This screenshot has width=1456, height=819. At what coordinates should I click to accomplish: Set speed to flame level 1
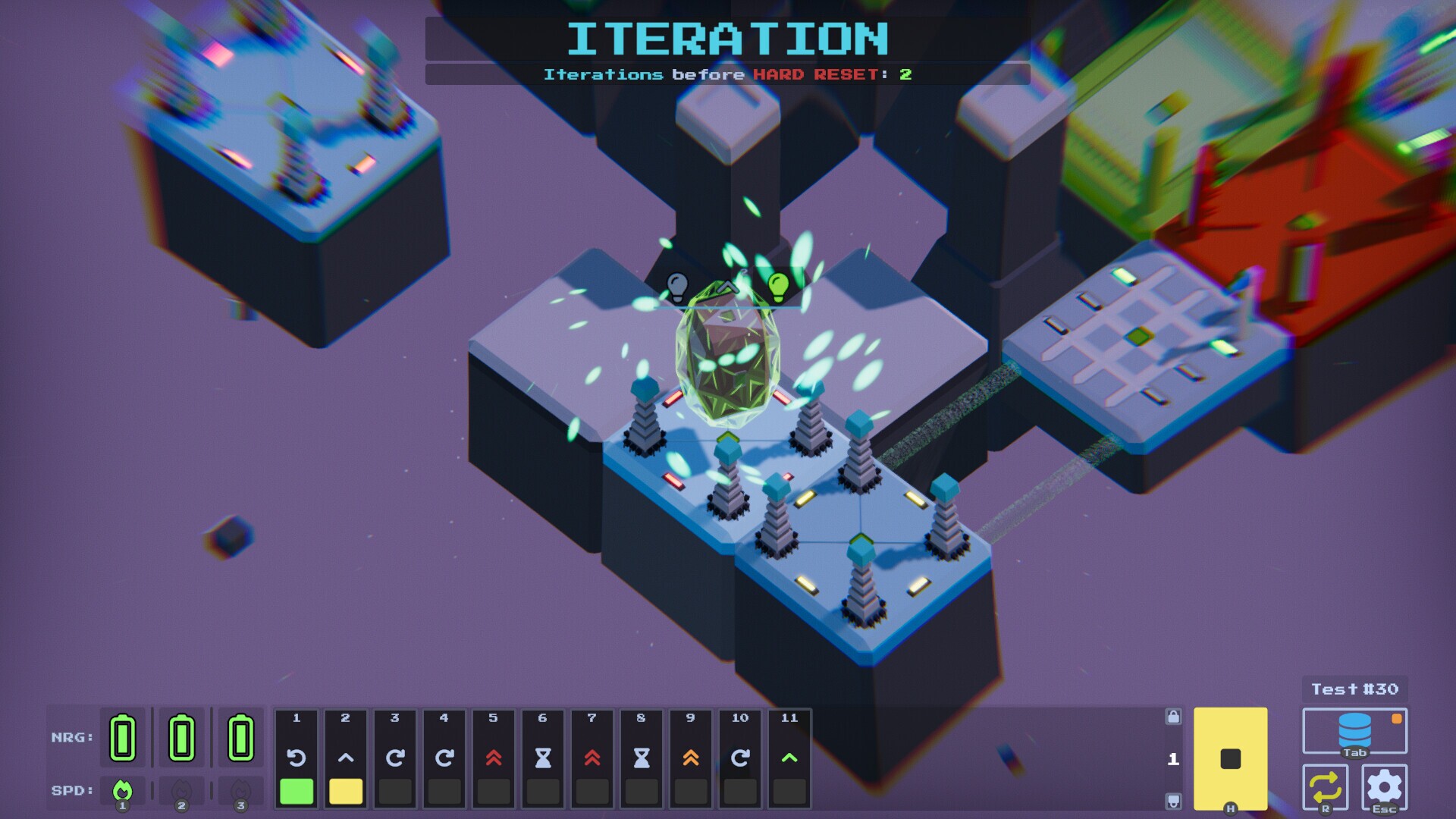point(122,791)
